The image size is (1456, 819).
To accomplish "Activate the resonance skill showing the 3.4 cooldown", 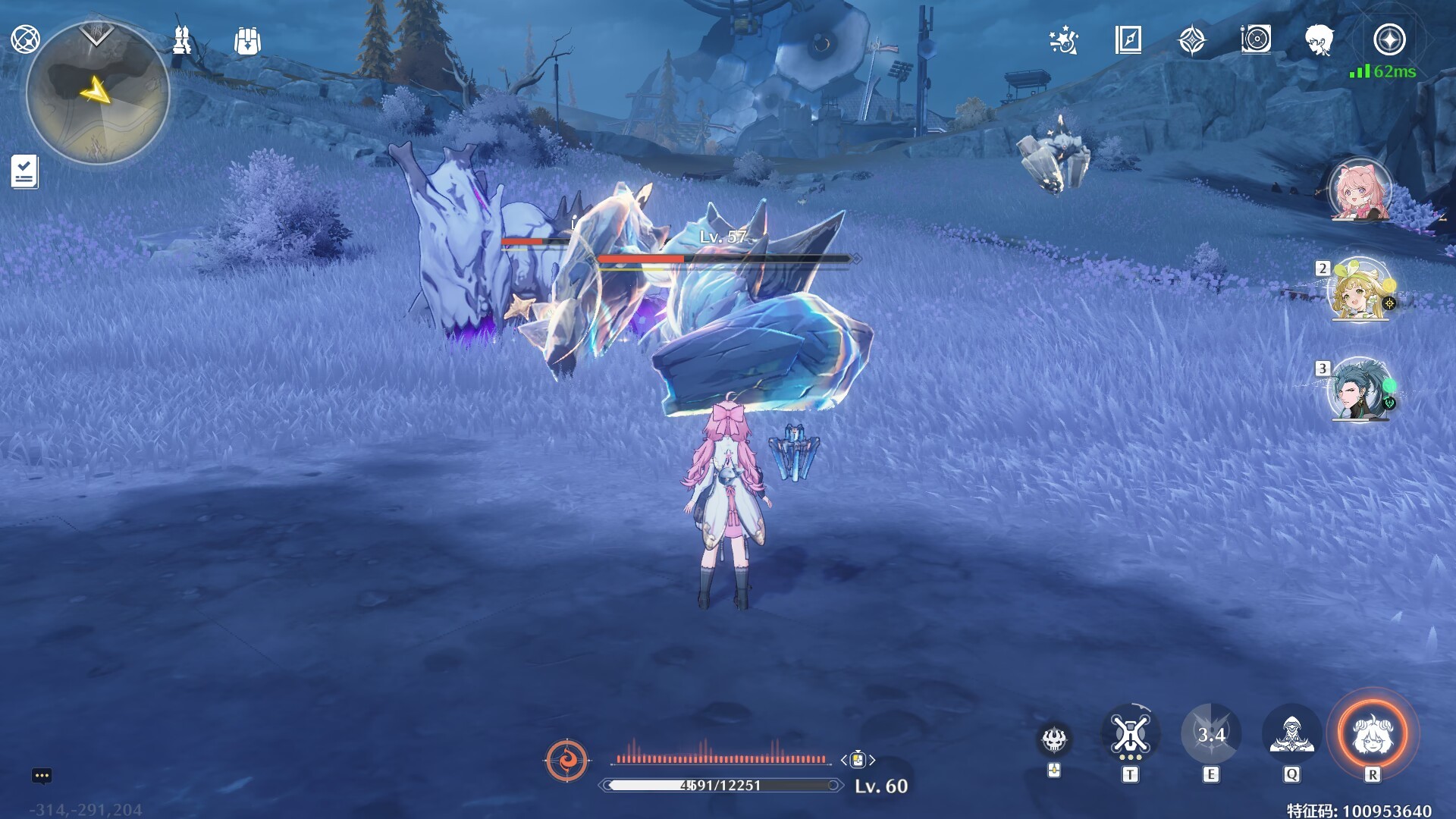I will point(1211,734).
